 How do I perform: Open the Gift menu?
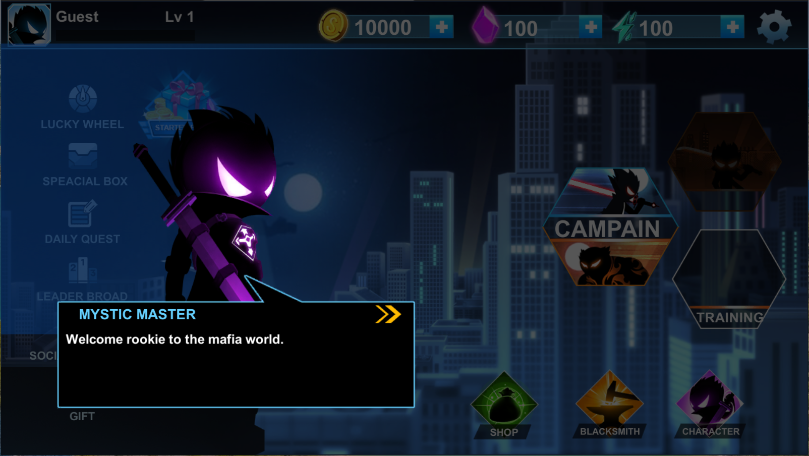(82, 415)
